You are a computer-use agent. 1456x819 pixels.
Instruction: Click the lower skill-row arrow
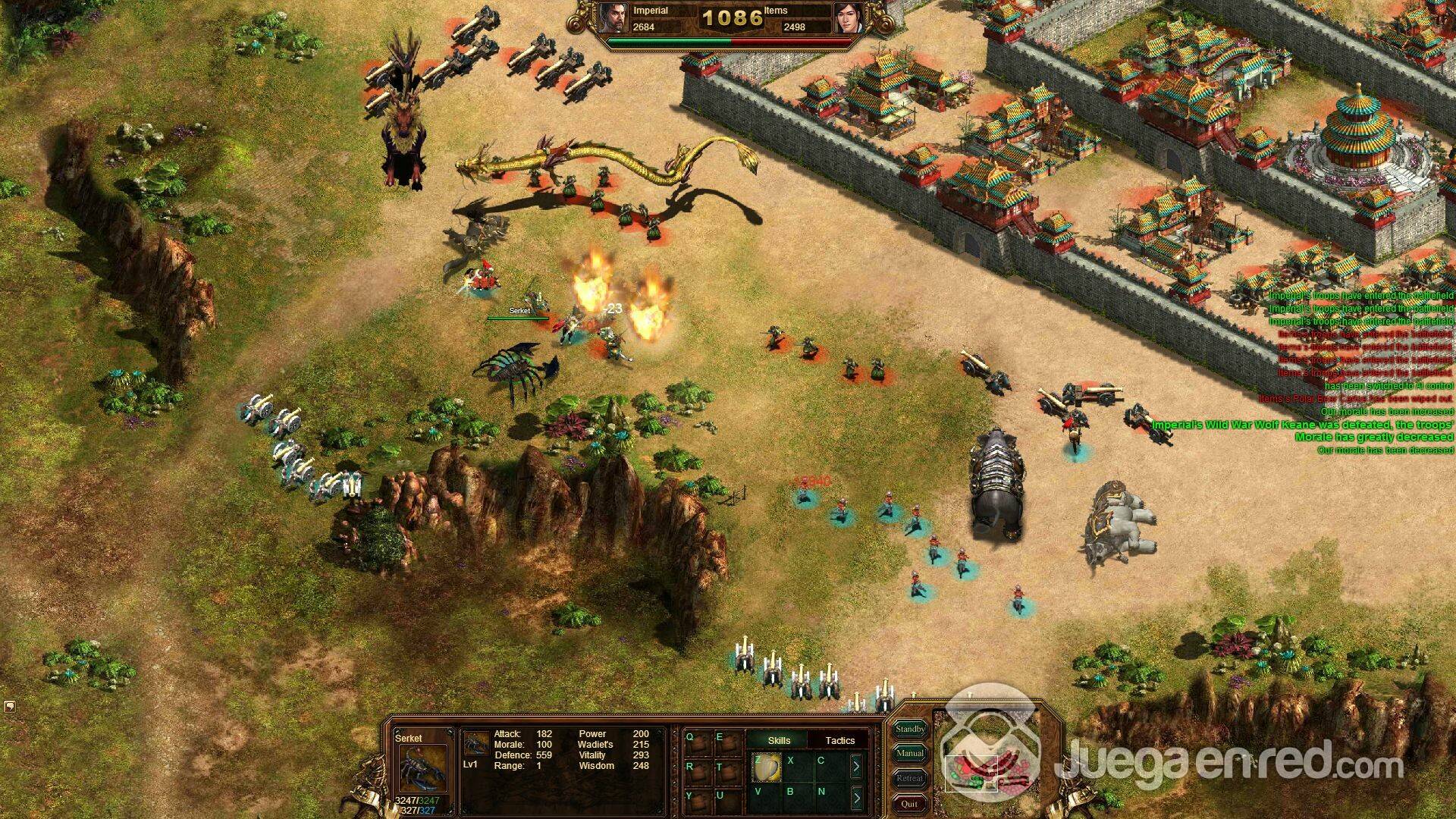(856, 797)
